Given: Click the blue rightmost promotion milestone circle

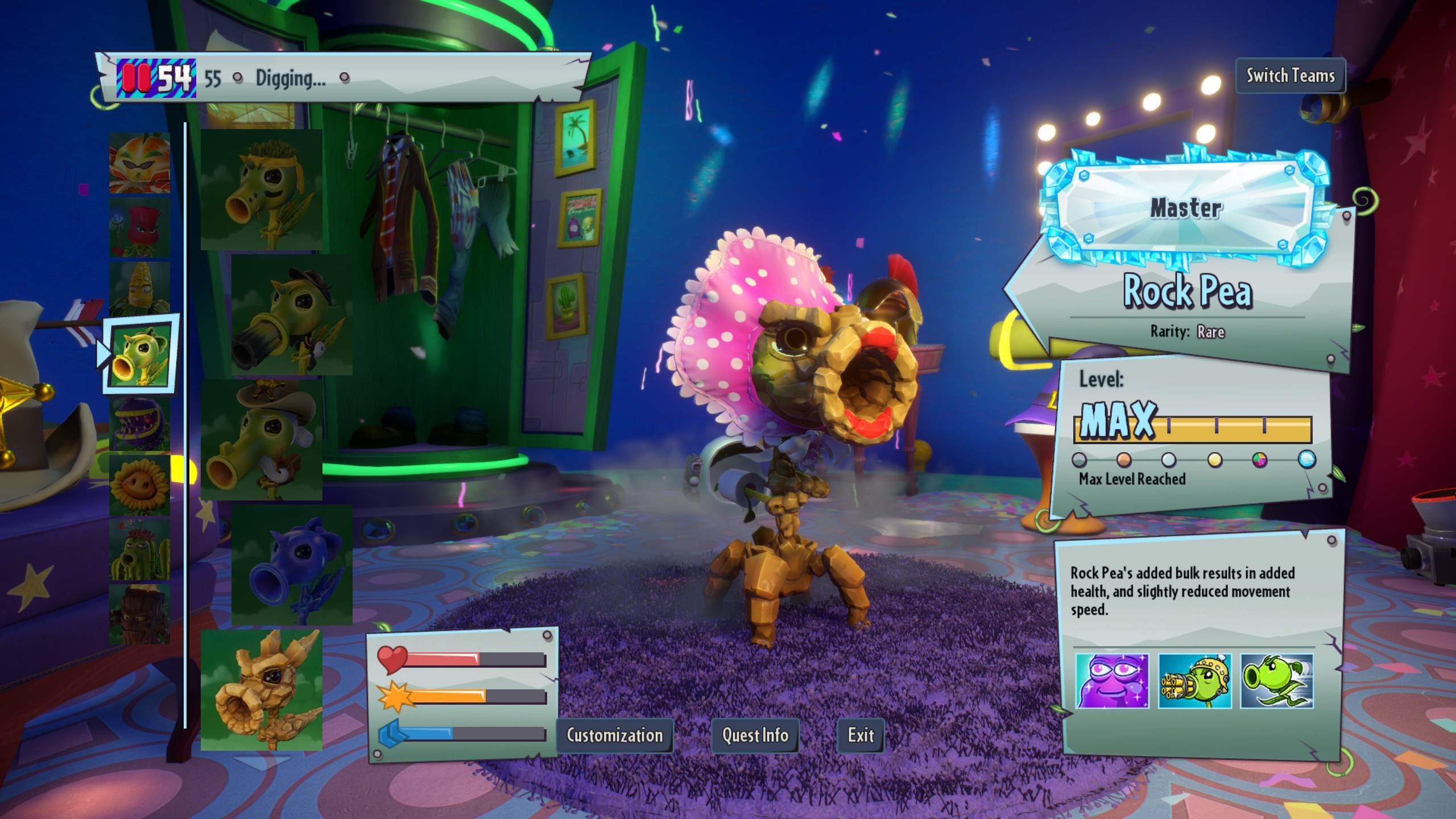Looking at the screenshot, I should 1306,461.
